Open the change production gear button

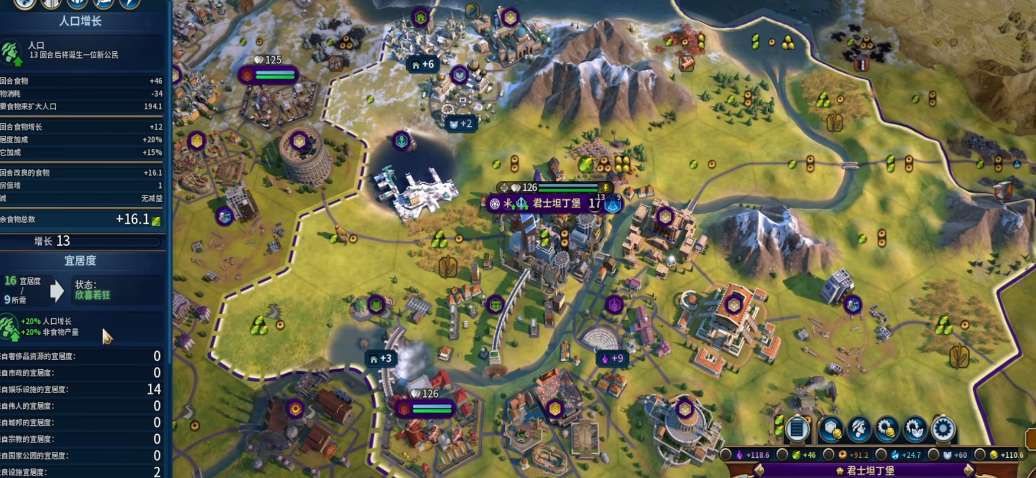tap(943, 429)
